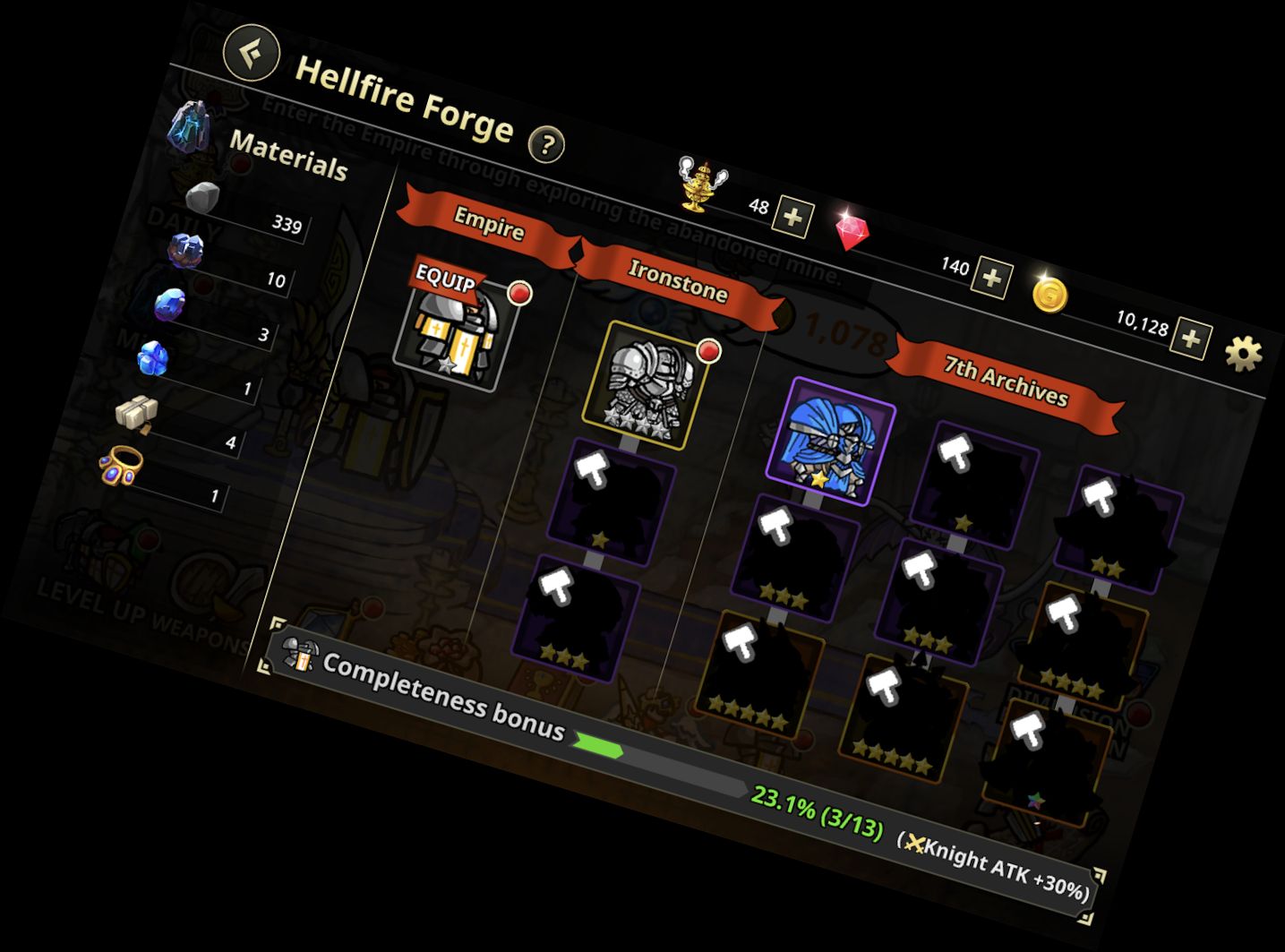The image size is (1285, 952).
Task: Open the Hellfire Forge help question mark
Action: tap(546, 143)
